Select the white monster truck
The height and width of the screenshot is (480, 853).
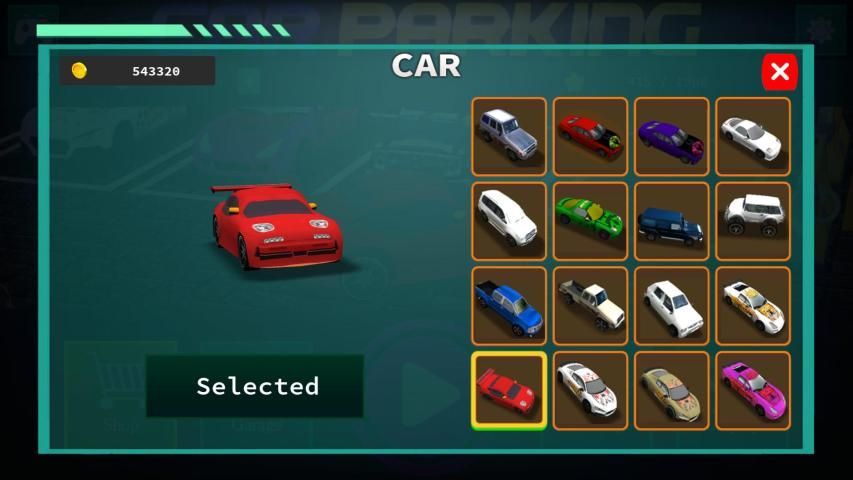(753, 220)
